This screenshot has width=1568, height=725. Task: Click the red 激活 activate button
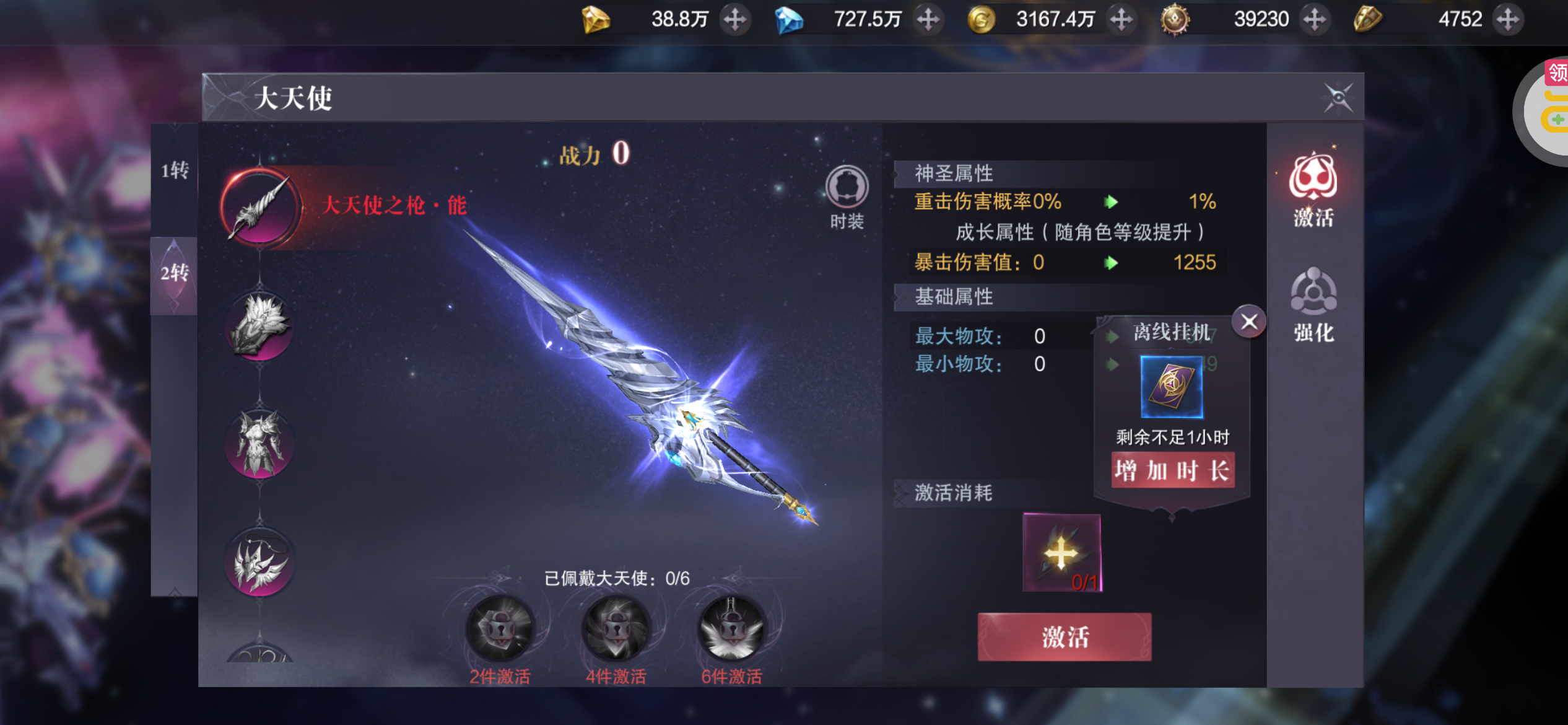click(x=1064, y=637)
